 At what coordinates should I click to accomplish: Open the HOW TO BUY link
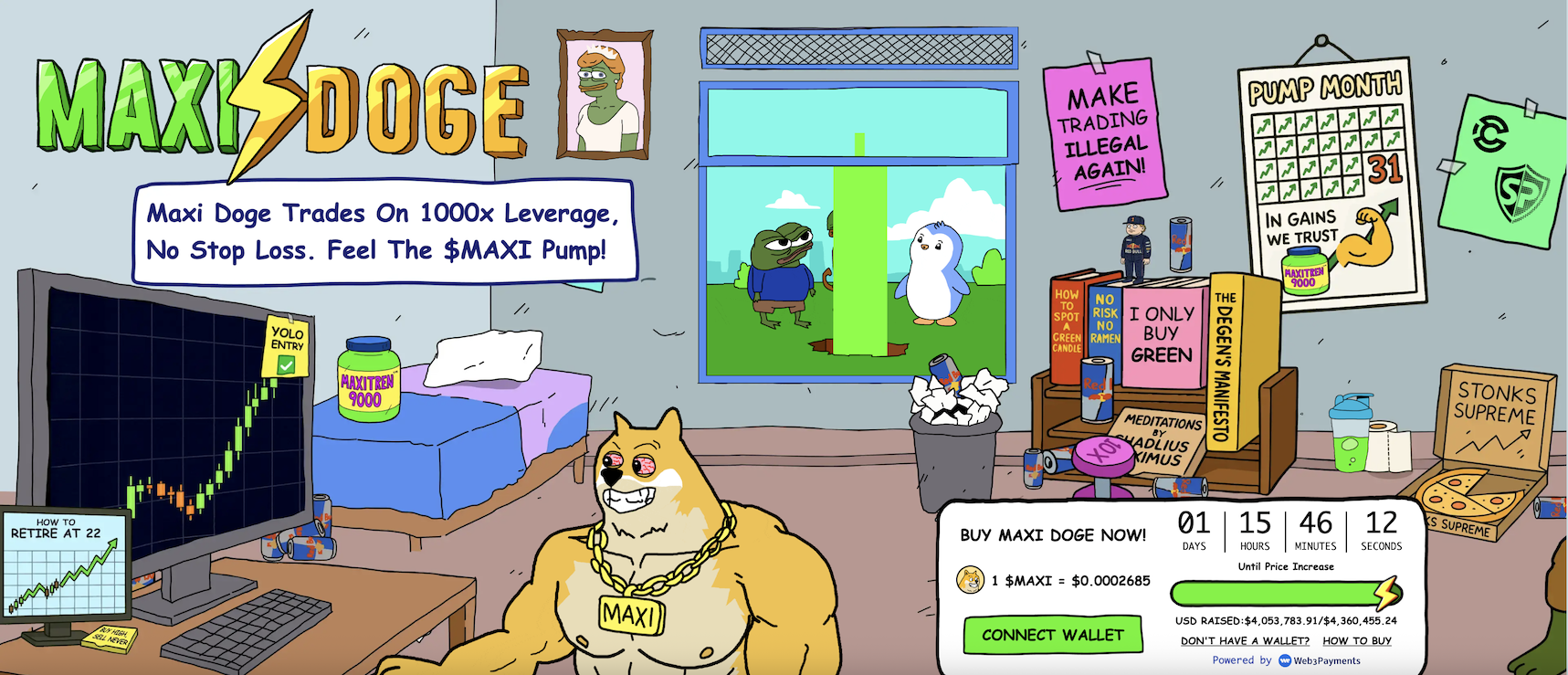coord(1357,641)
